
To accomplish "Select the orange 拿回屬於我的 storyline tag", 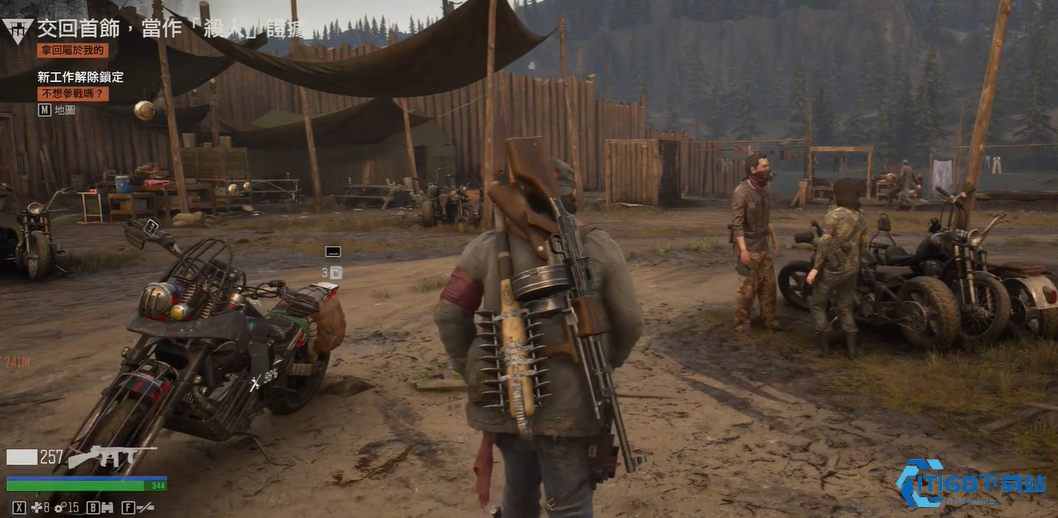I will click(x=72, y=50).
